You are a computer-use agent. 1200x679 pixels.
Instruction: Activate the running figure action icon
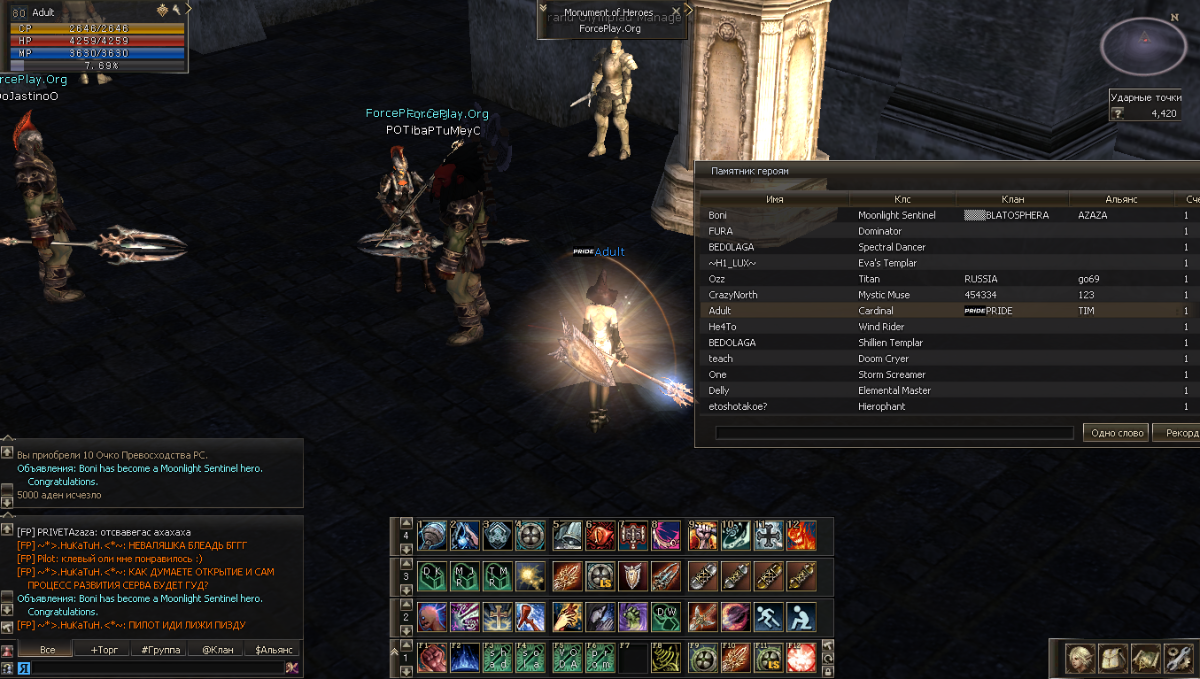pos(768,616)
